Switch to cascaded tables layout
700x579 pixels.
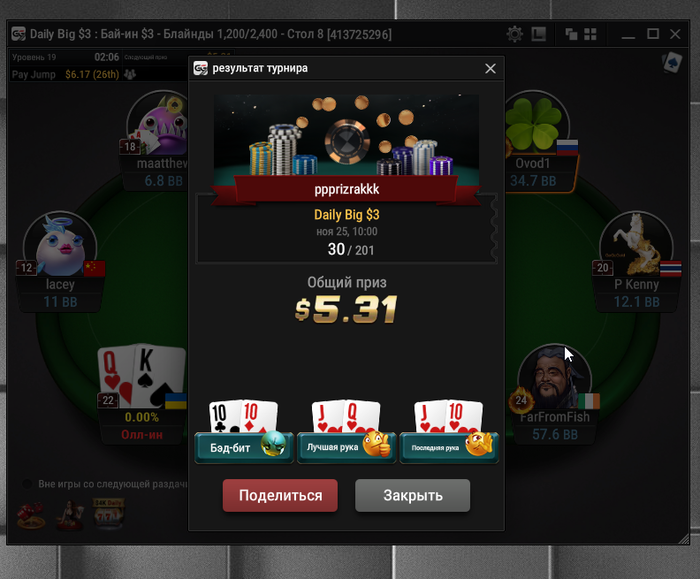point(571,34)
